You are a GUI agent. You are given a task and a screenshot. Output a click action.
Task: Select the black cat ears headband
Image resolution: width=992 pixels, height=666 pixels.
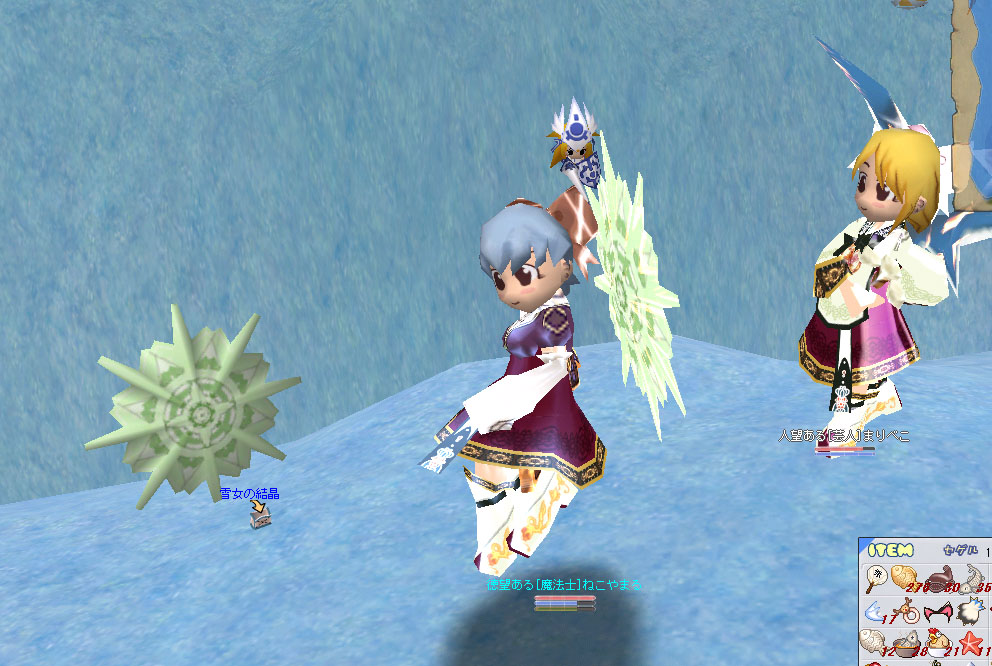(x=939, y=610)
